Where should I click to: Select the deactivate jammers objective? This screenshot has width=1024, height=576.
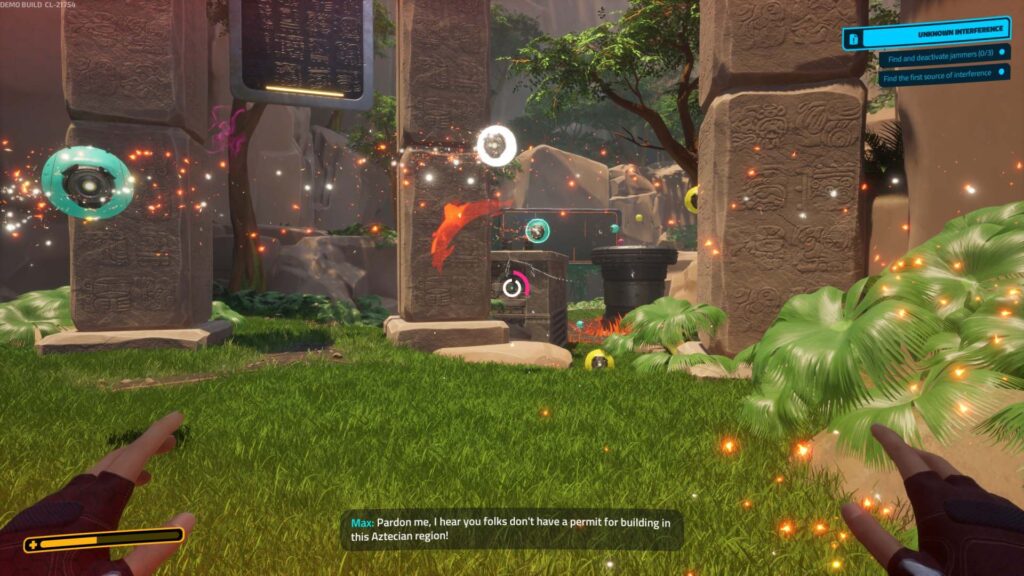coord(942,59)
